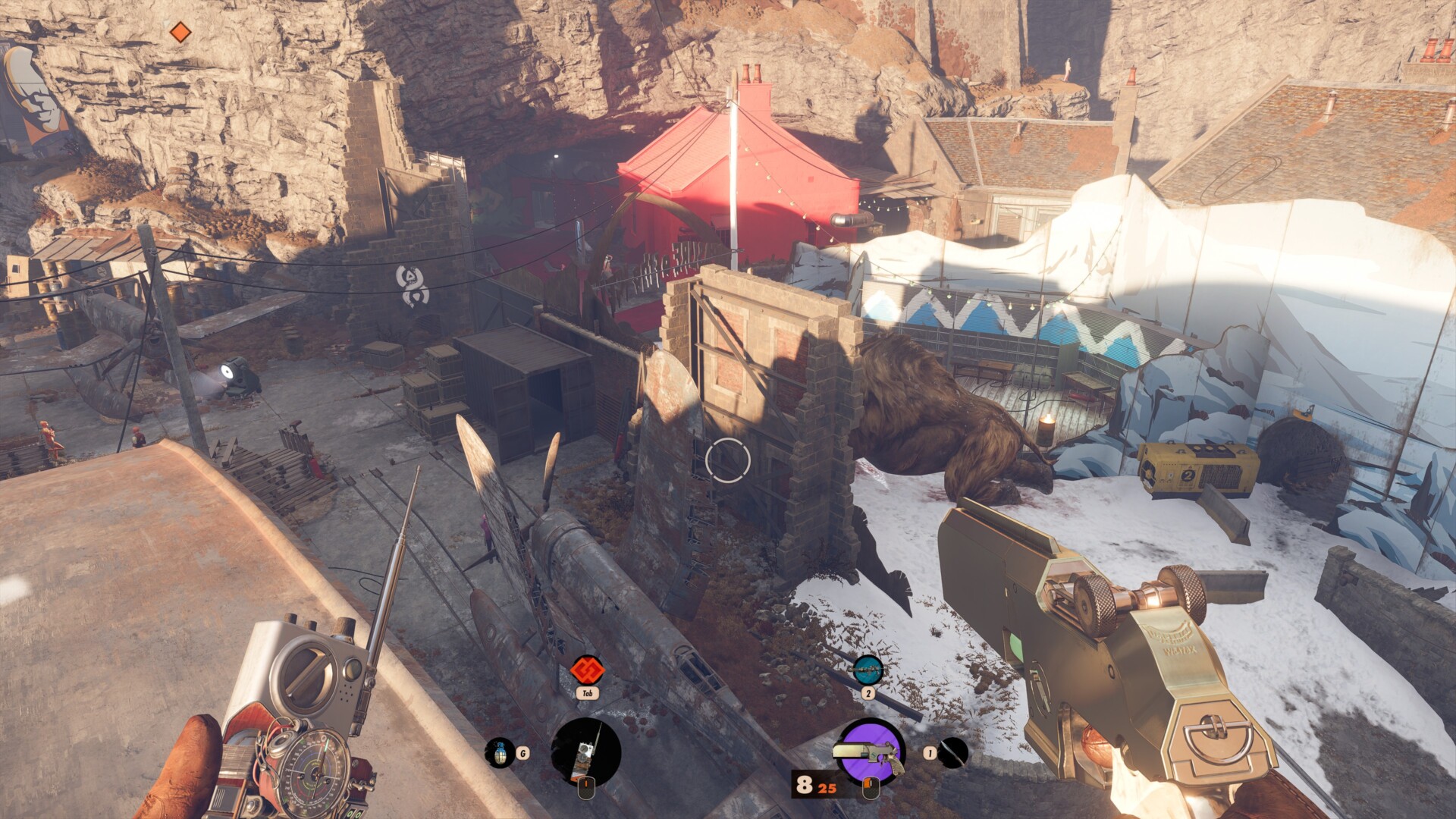Switch to the teal rifle weapon slot
This screenshot has width=1456, height=819.
point(868,670)
